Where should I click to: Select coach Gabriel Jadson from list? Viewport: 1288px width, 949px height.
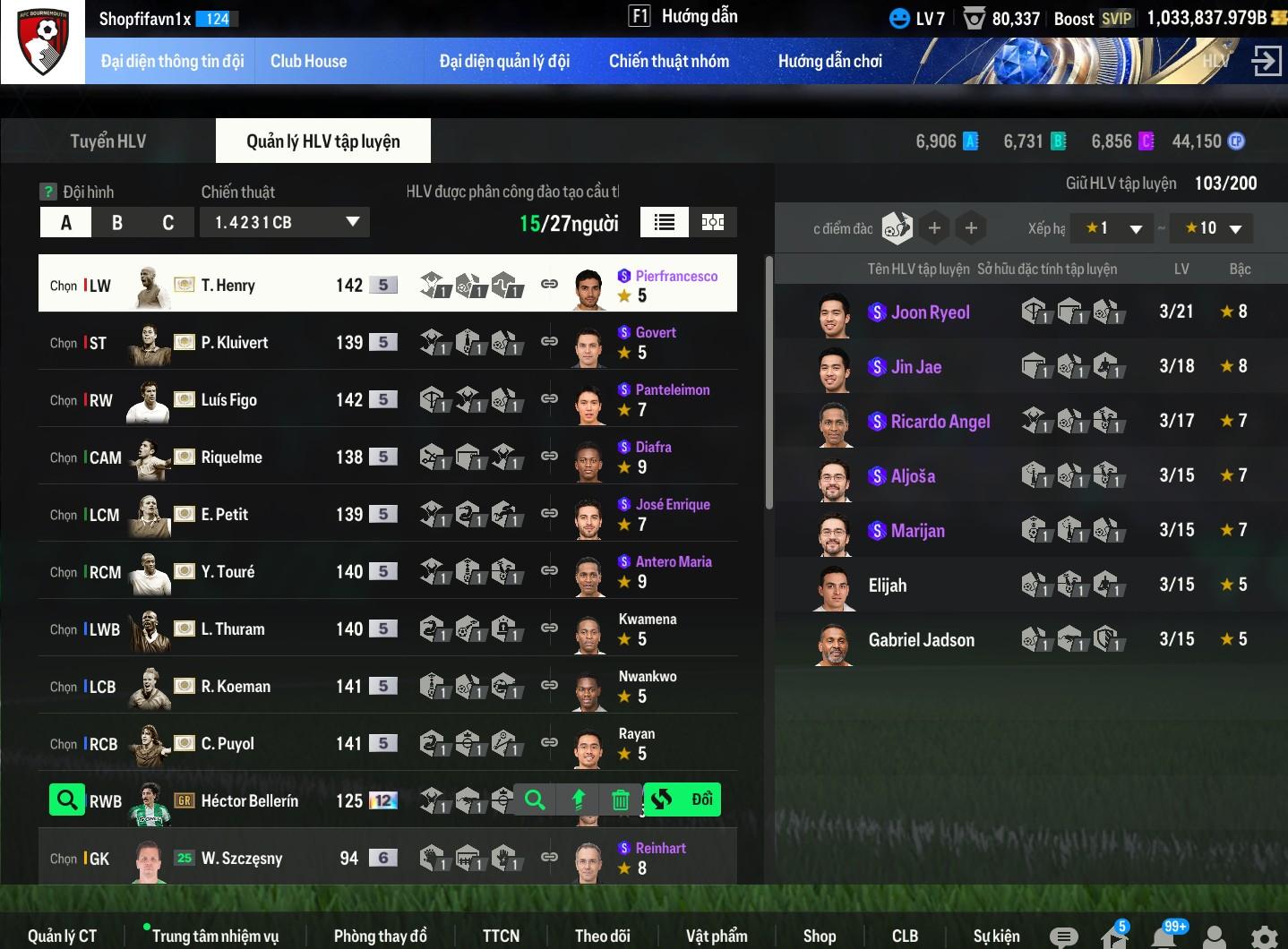pyautogui.click(x=921, y=639)
